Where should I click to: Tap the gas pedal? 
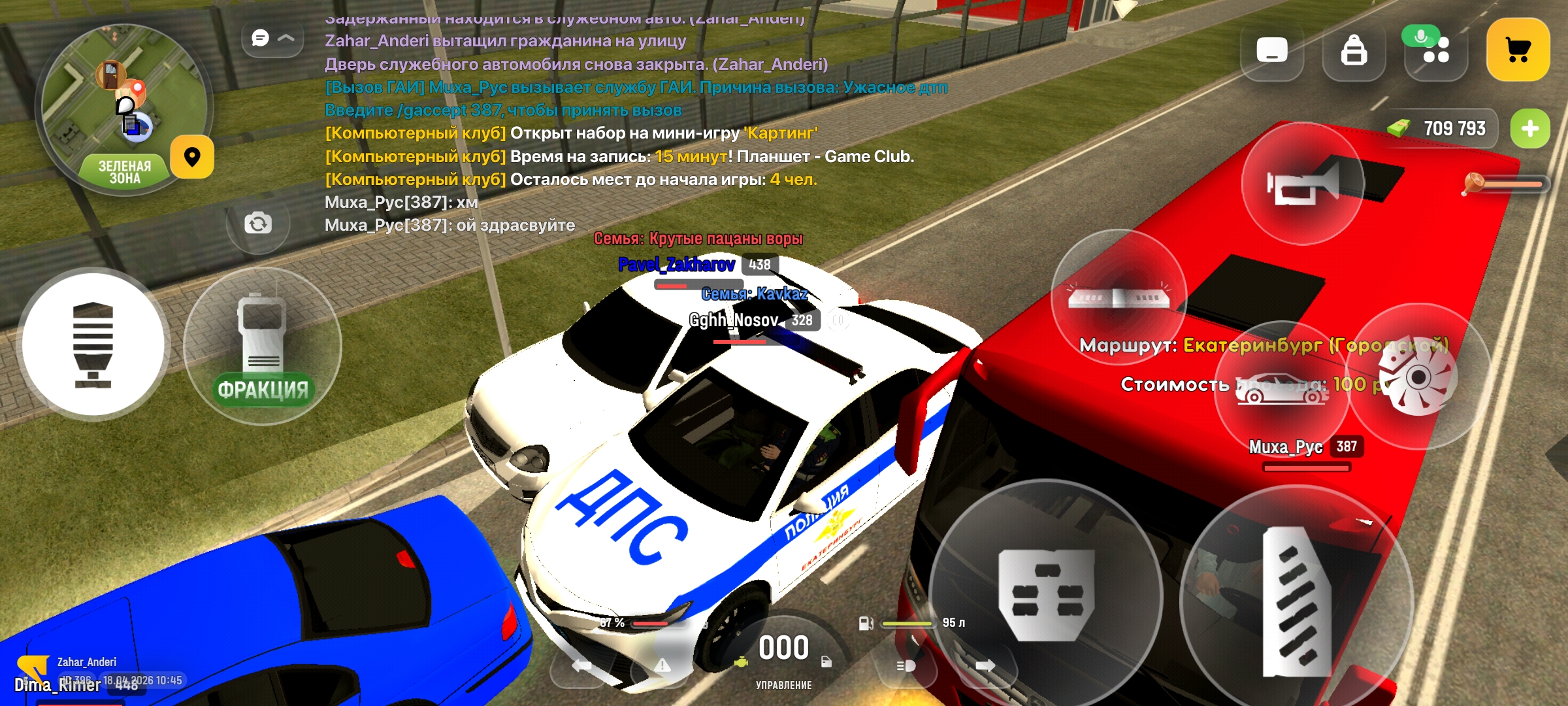click(x=1296, y=601)
